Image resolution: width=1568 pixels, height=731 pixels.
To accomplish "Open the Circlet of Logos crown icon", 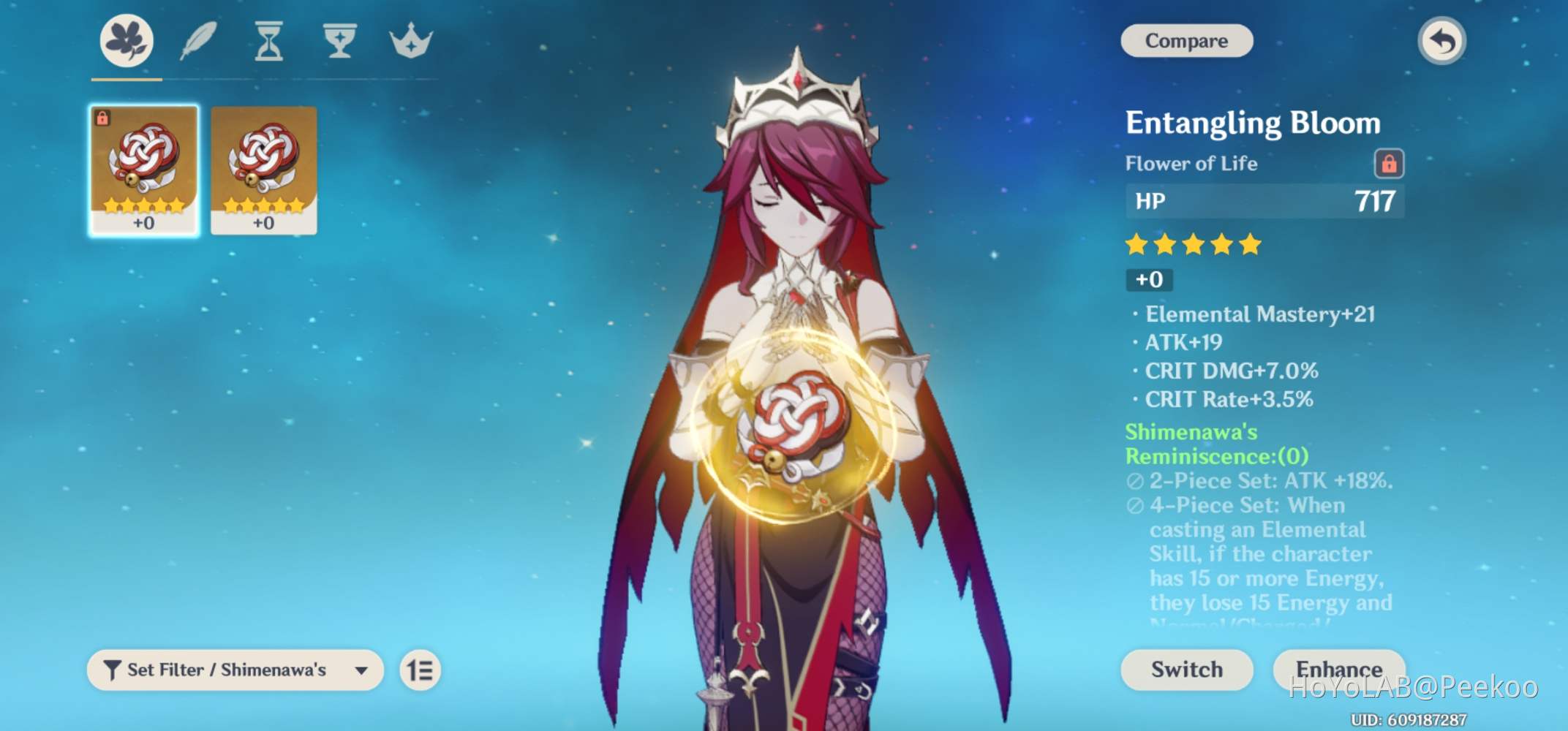I will 411,42.
